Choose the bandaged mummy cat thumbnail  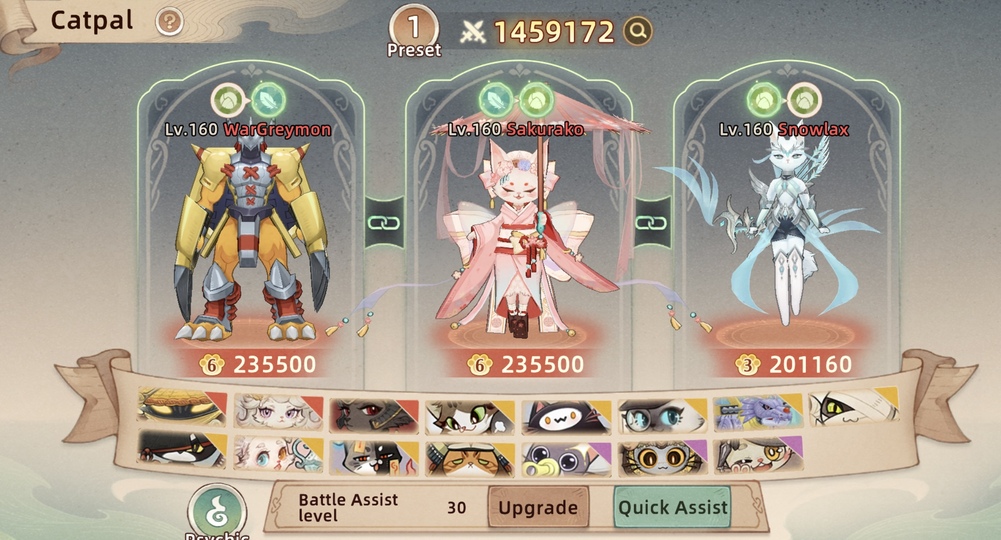click(x=852, y=408)
